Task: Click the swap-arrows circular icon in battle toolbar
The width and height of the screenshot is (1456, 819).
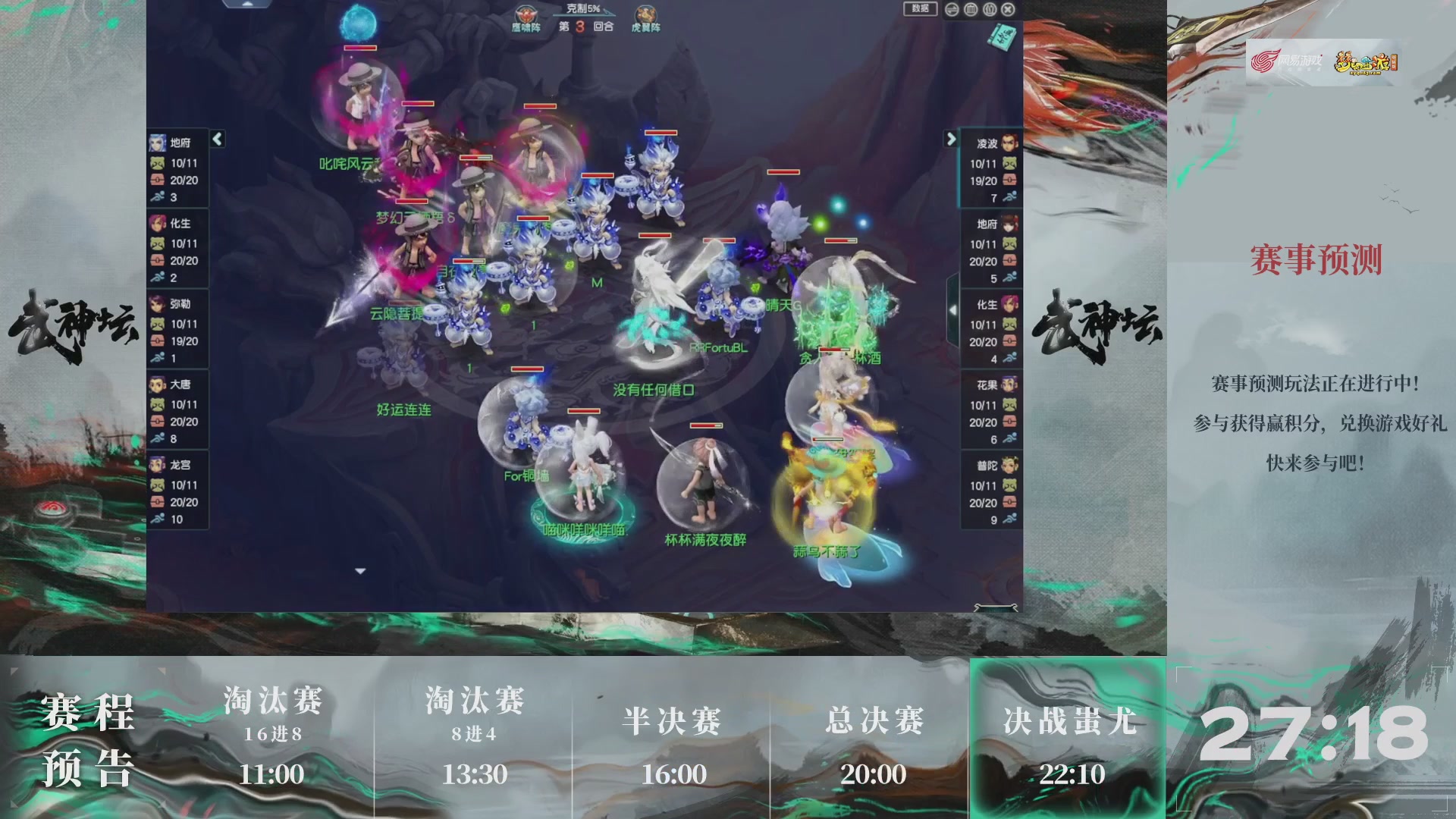Action: pos(952,8)
